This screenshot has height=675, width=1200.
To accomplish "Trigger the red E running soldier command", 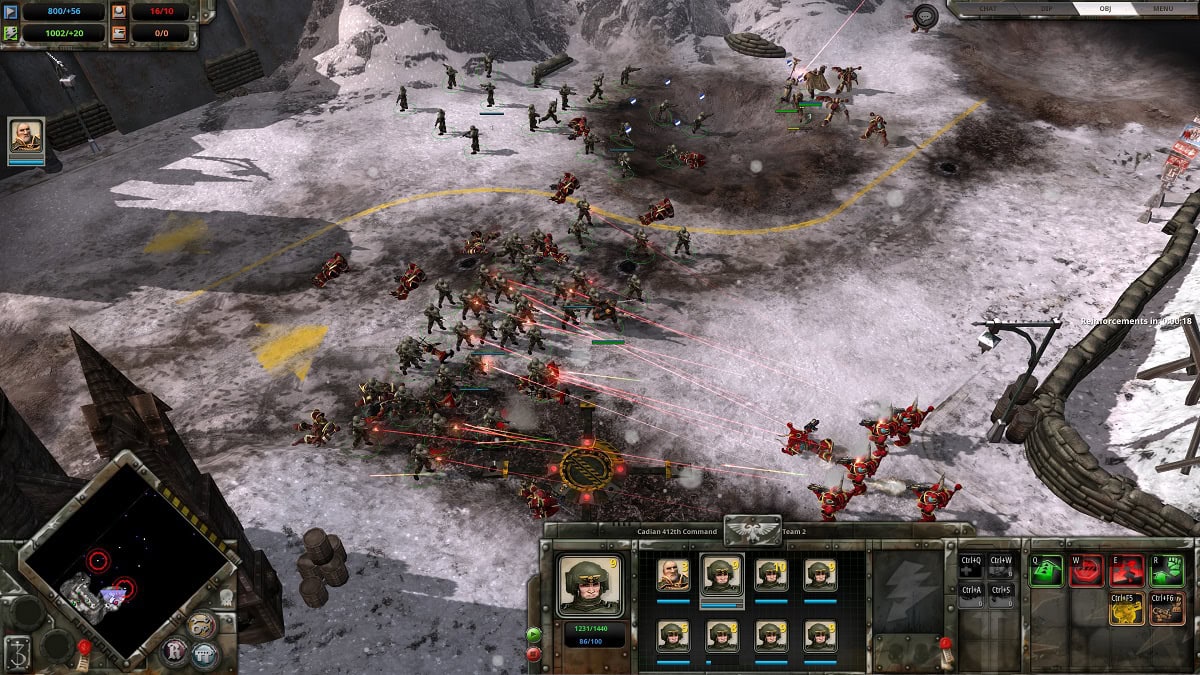I will (x=1127, y=571).
